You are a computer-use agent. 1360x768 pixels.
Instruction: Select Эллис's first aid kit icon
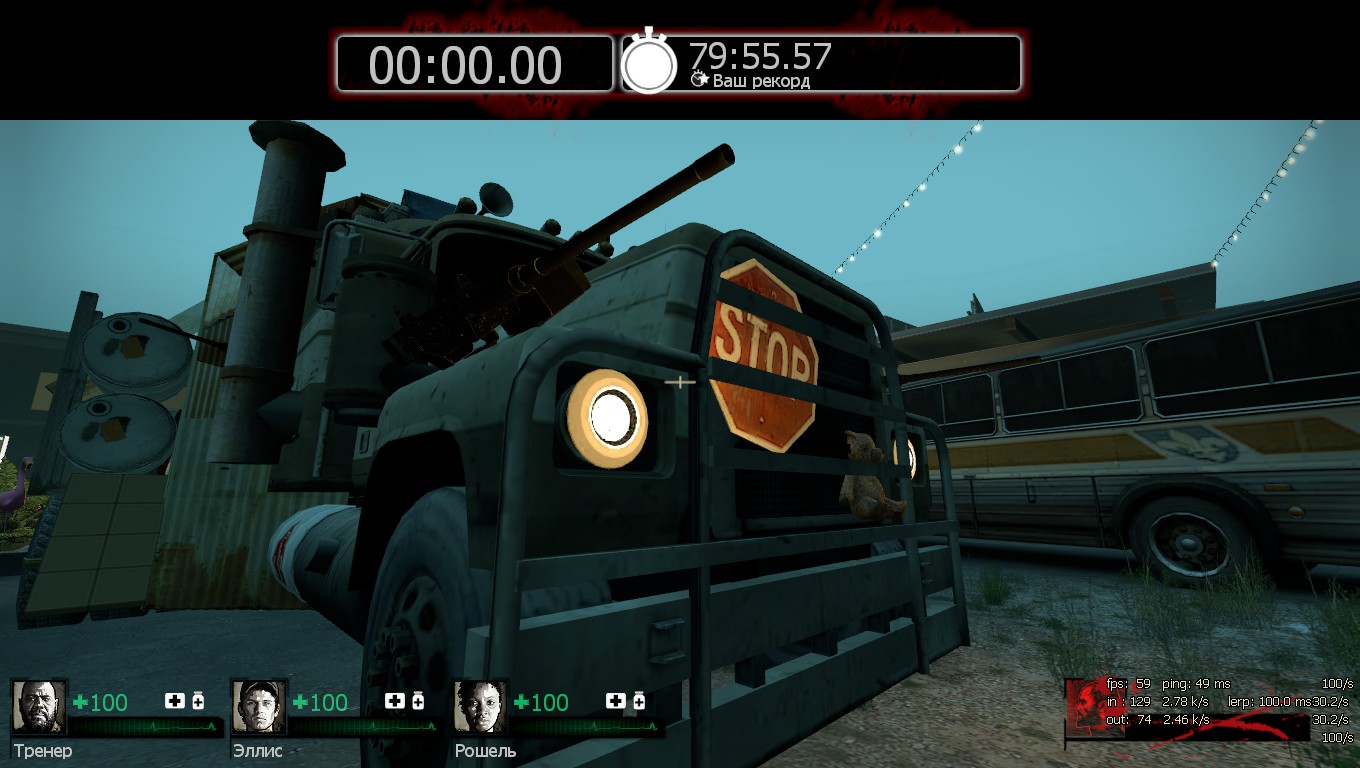pyautogui.click(x=395, y=701)
